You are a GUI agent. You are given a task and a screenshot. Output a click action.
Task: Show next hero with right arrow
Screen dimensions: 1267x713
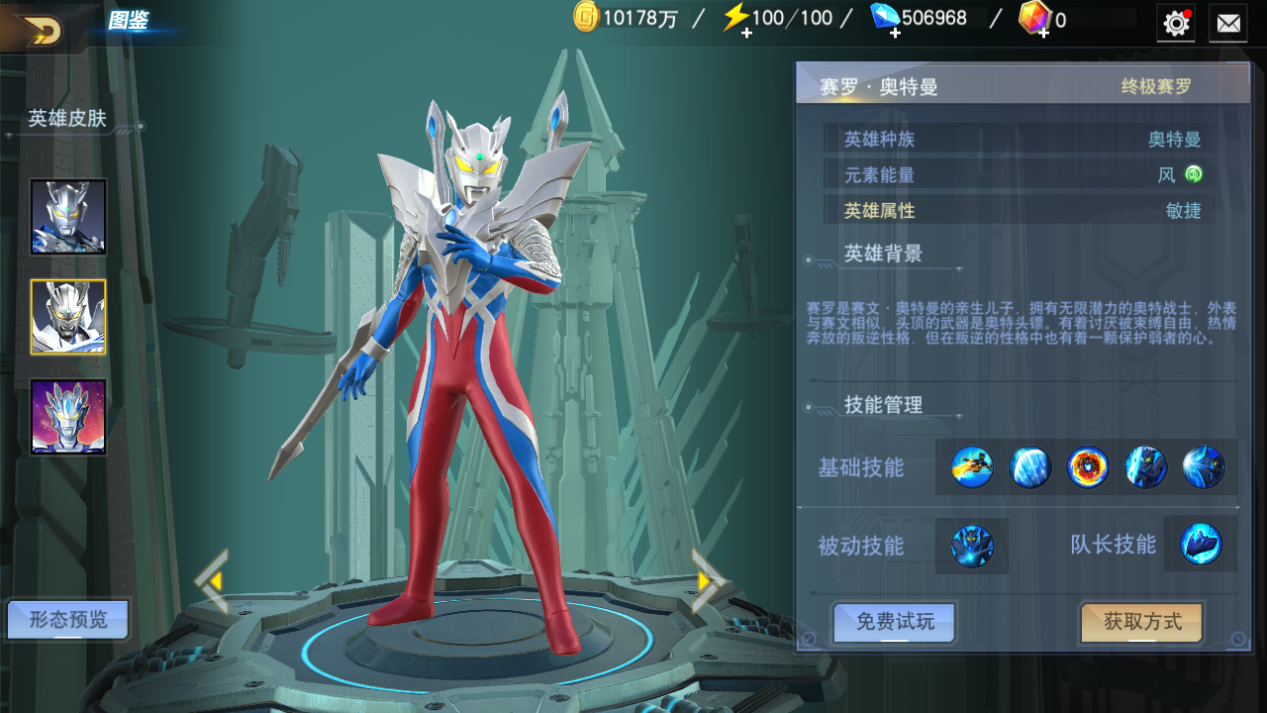pyautogui.click(x=708, y=580)
